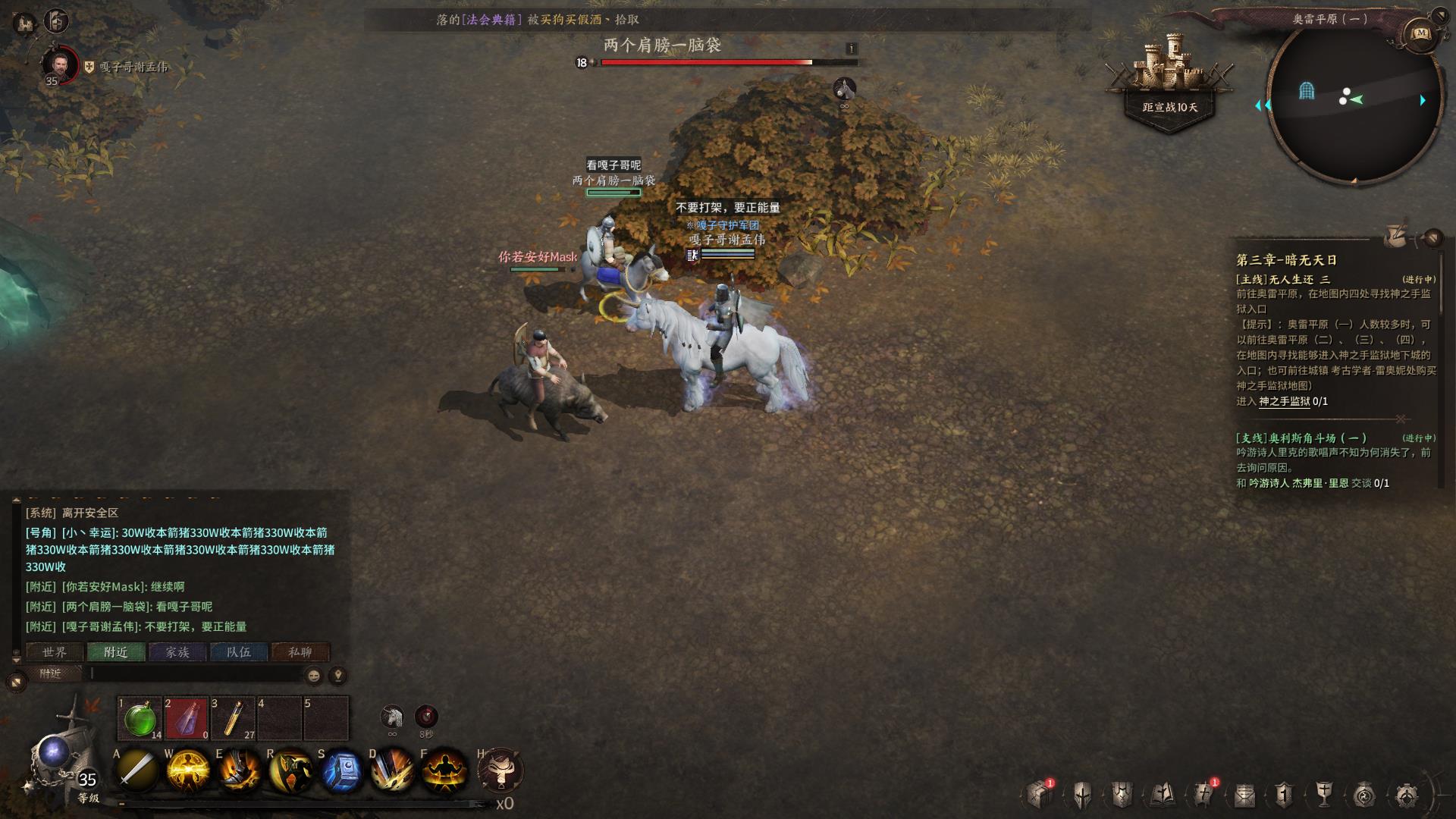This screenshot has height=819, width=1456.
Task: Cast the golden aura skill on W
Action: [x=188, y=770]
